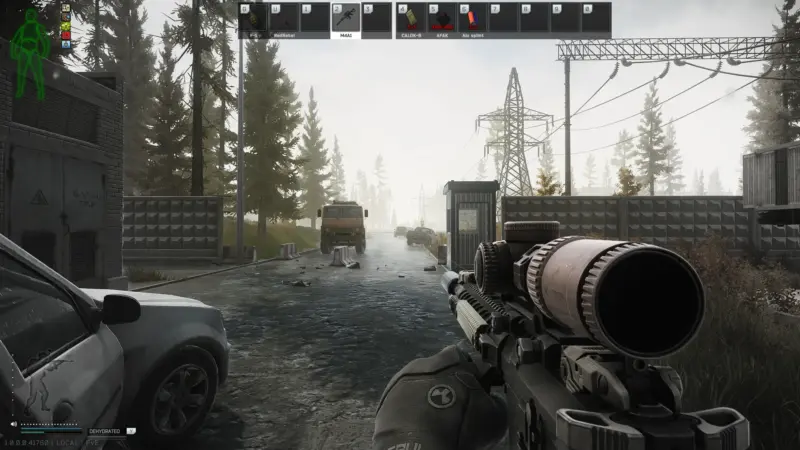Click the light blue status effect icon
This screenshot has width=800, height=450.
67,46
